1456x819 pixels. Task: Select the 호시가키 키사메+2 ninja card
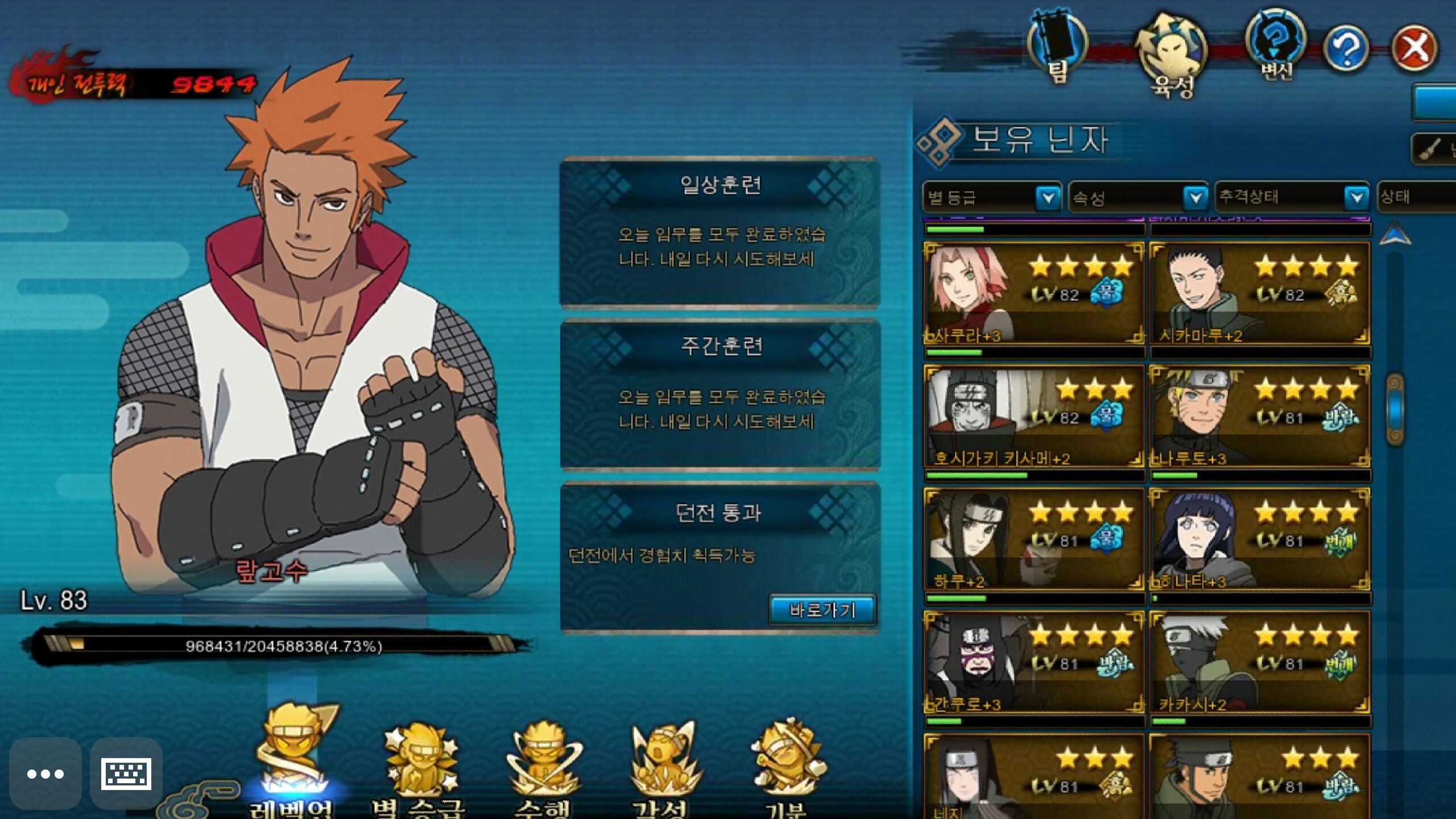tap(1033, 417)
